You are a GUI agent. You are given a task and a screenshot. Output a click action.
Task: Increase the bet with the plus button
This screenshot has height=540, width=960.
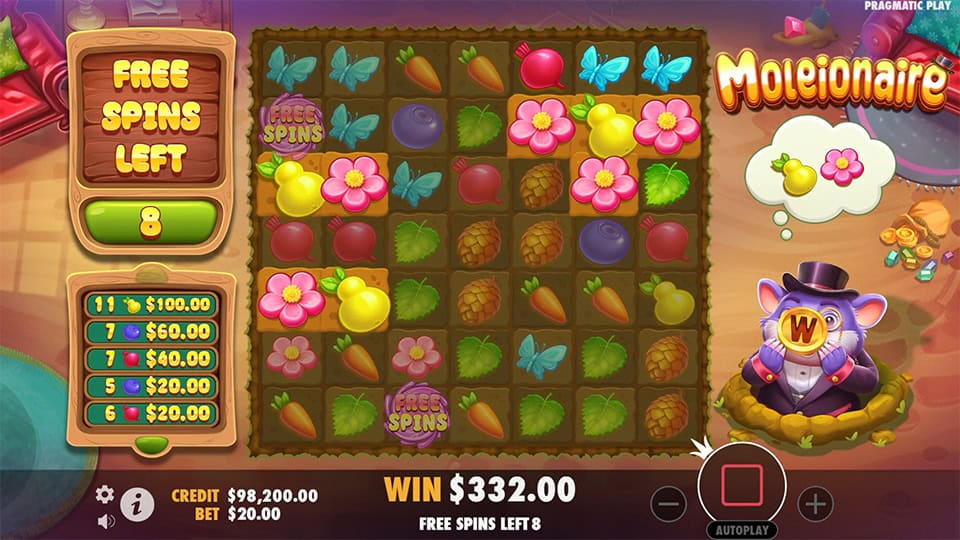(815, 503)
